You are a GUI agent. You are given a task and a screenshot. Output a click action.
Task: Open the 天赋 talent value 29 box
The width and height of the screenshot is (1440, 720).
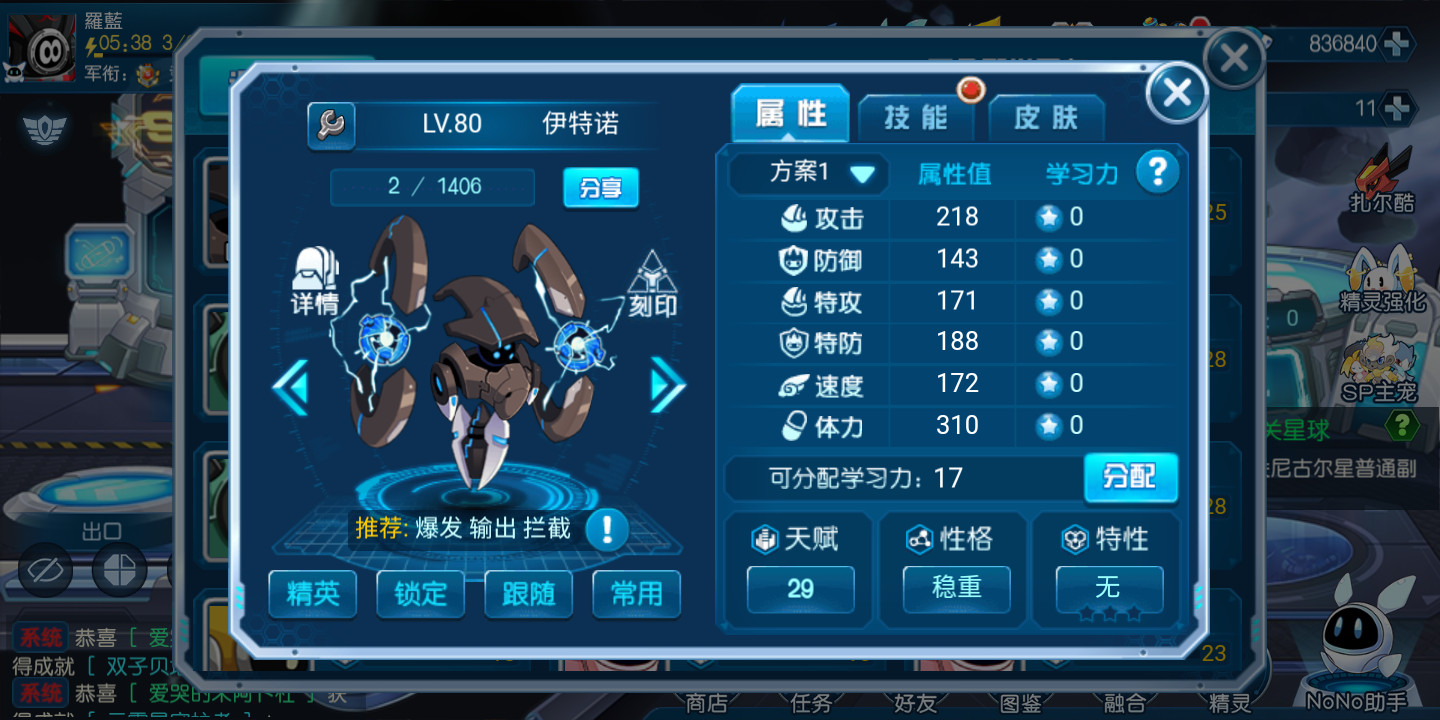pyautogui.click(x=800, y=588)
